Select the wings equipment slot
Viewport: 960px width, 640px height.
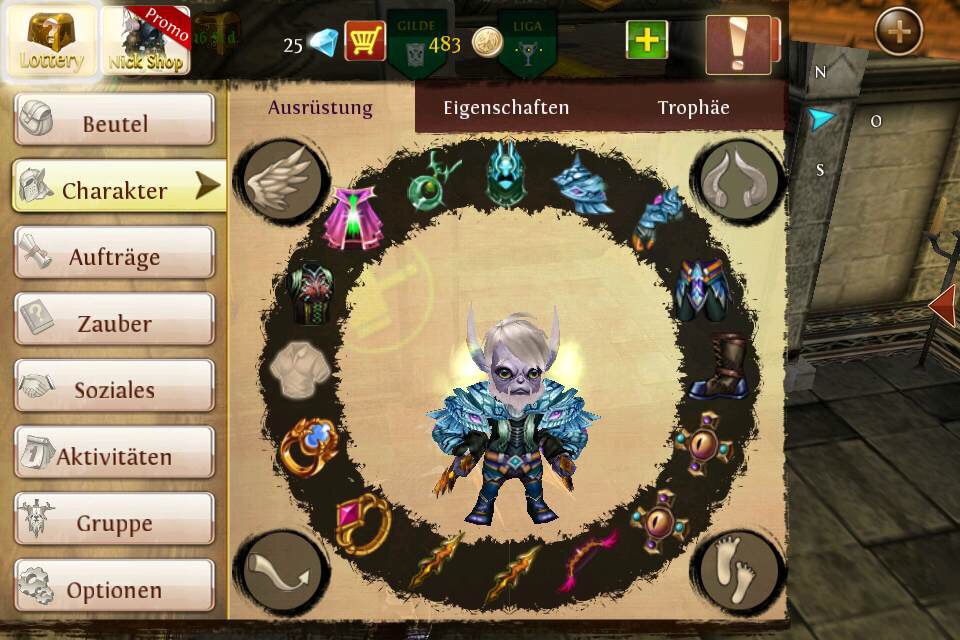283,181
